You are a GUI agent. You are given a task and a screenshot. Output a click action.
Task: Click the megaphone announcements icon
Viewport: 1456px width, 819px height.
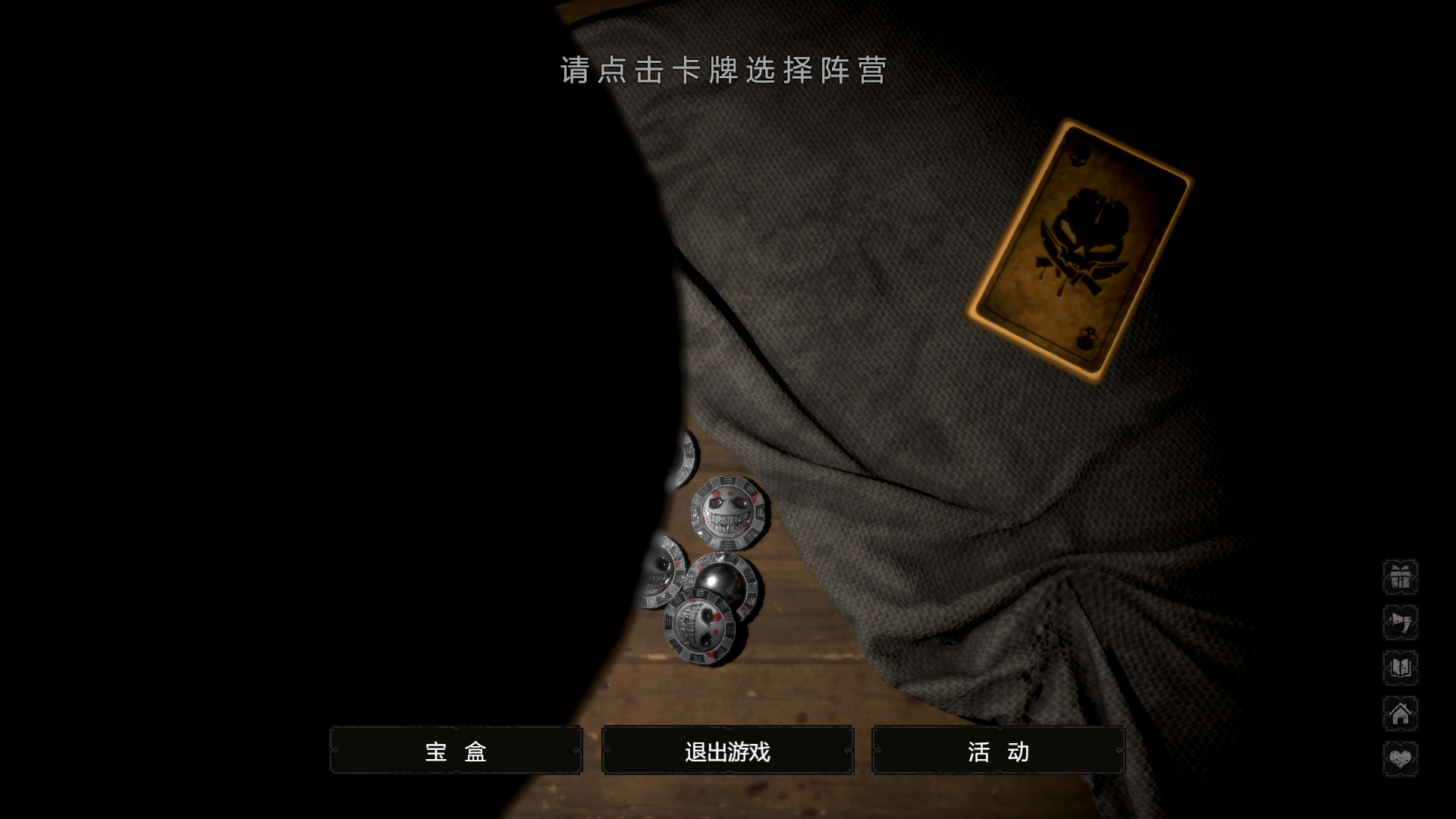click(x=1402, y=621)
